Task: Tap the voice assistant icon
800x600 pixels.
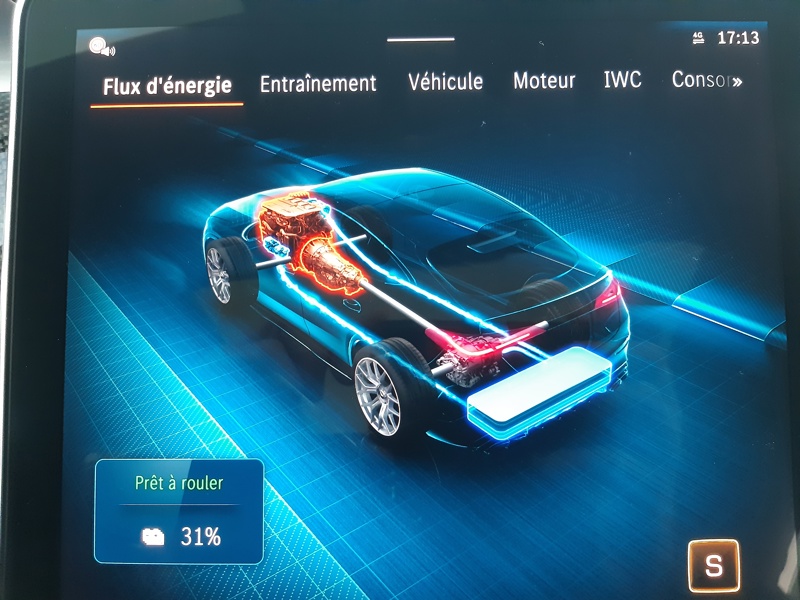Action: click(100, 46)
